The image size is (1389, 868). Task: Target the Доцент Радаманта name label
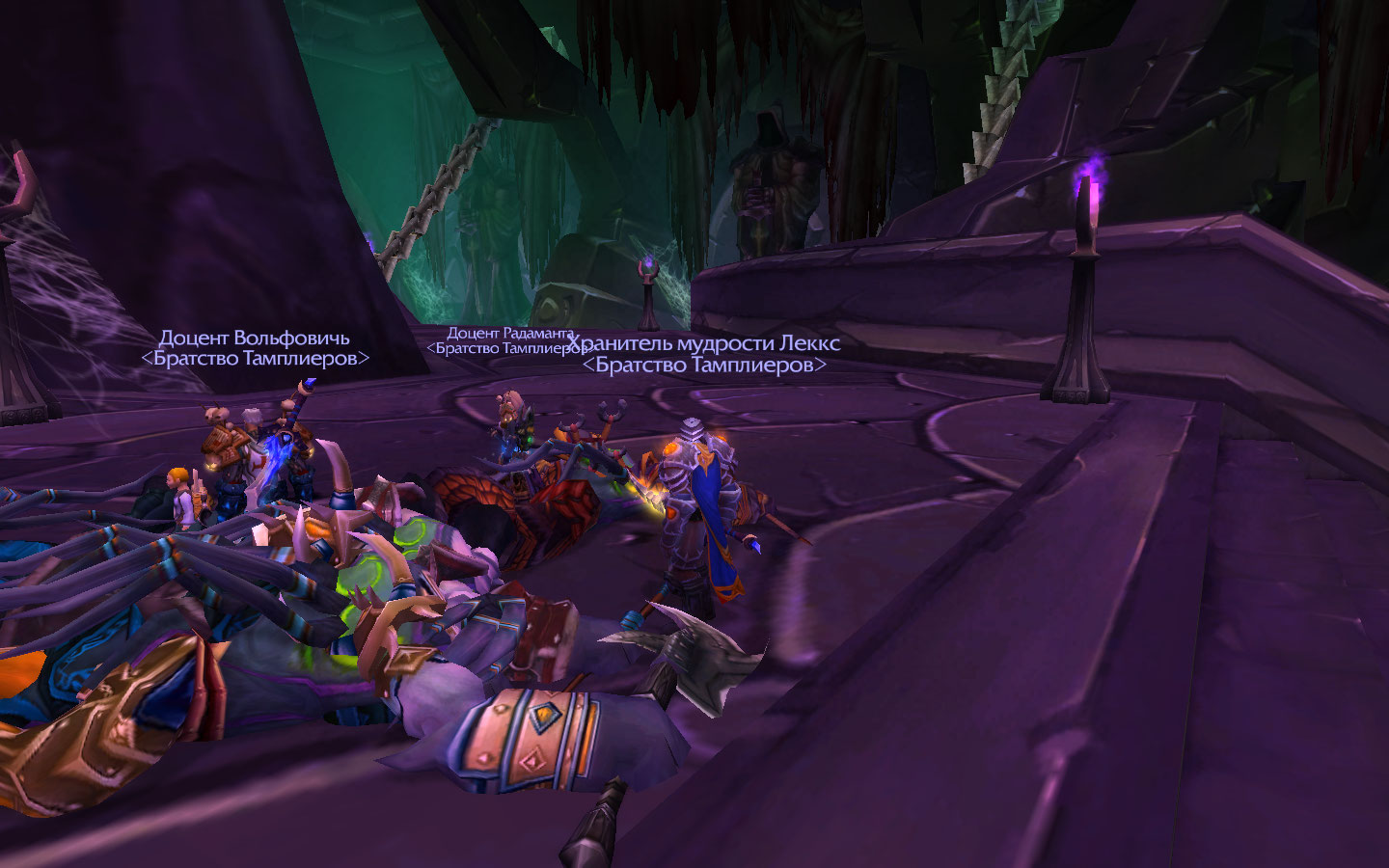(509, 334)
